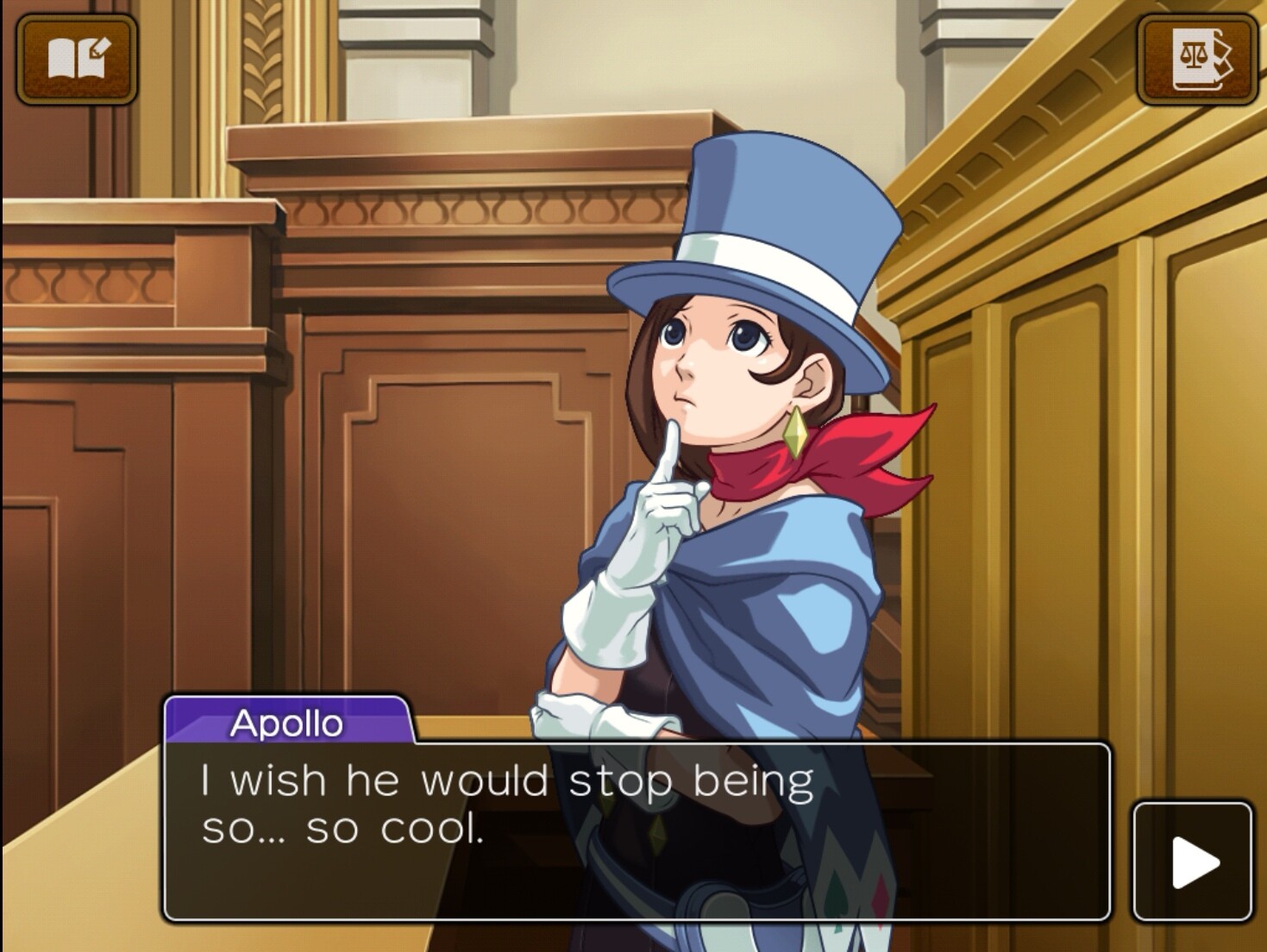Advance dialogue with the arrow button
The width and height of the screenshot is (1267, 952).
(x=1193, y=861)
